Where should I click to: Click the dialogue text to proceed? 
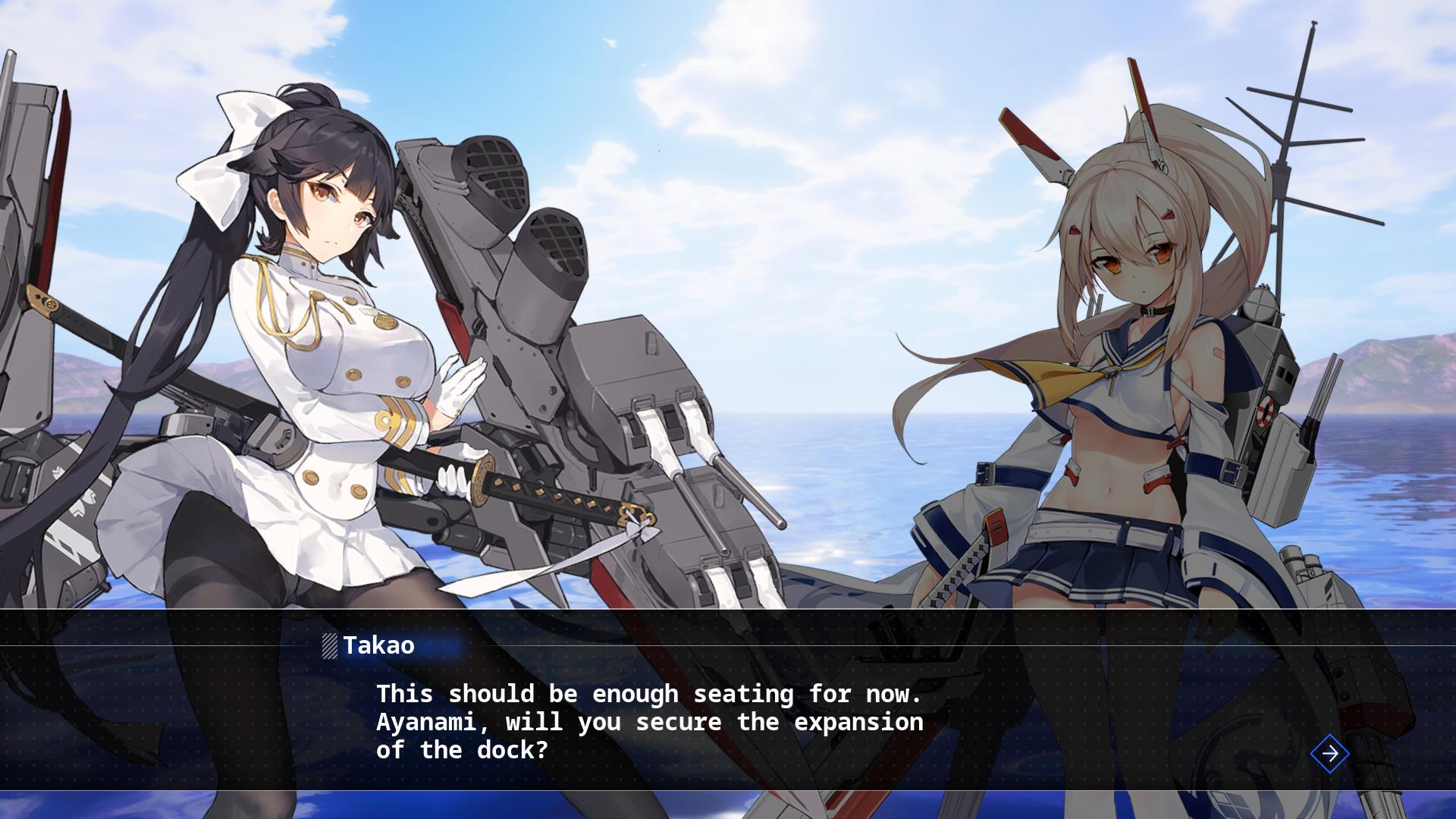click(x=648, y=721)
